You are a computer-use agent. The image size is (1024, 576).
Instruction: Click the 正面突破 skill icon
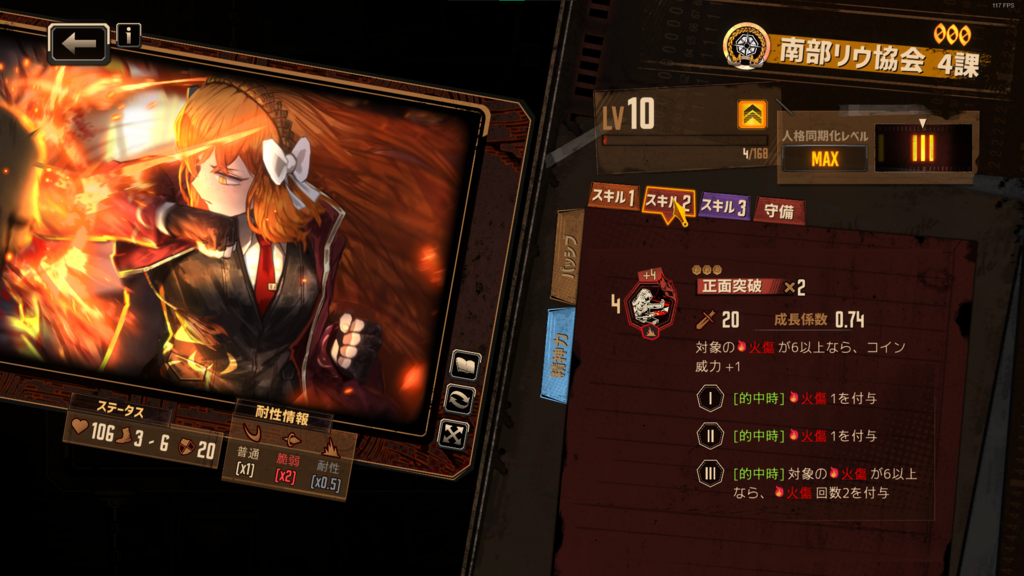coord(650,303)
